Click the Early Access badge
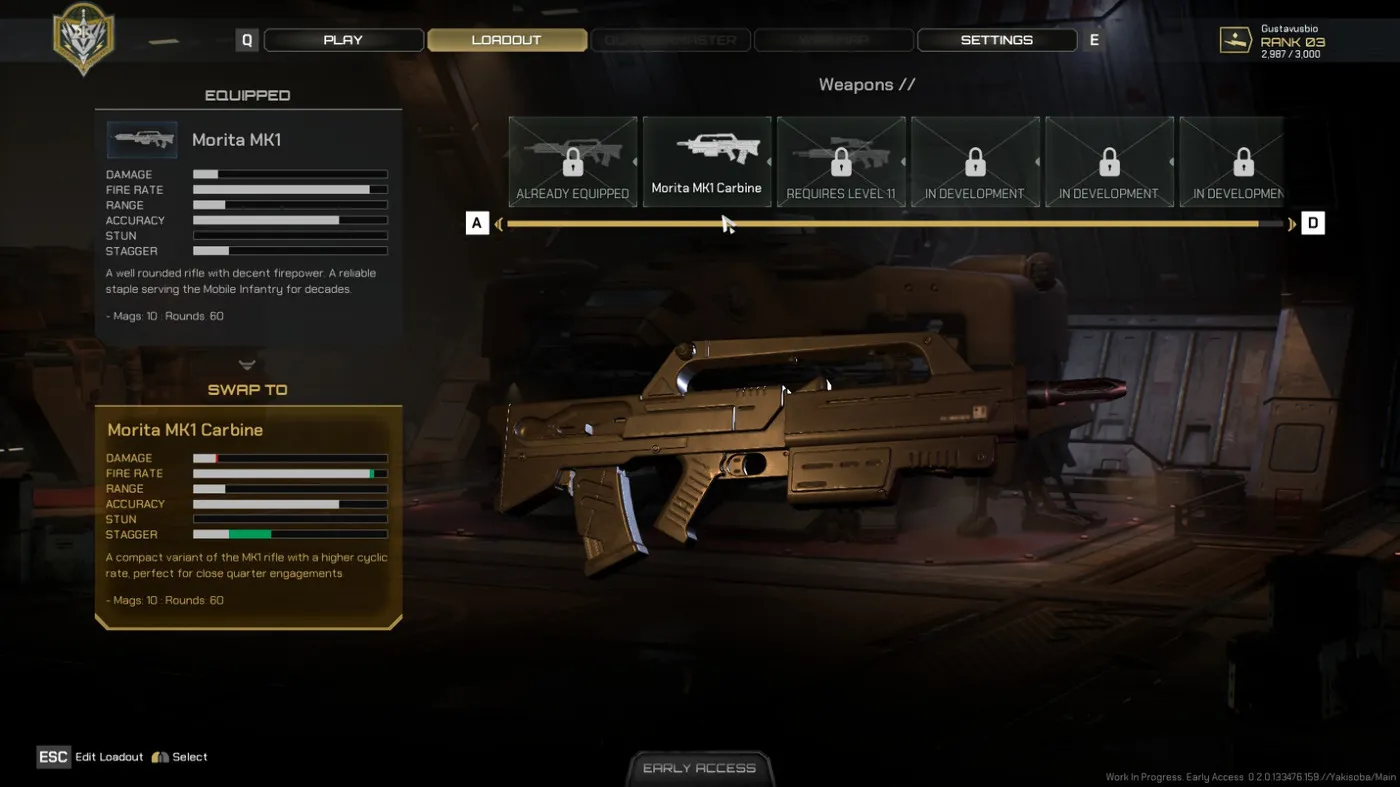This screenshot has height=787, width=1400. [x=699, y=768]
